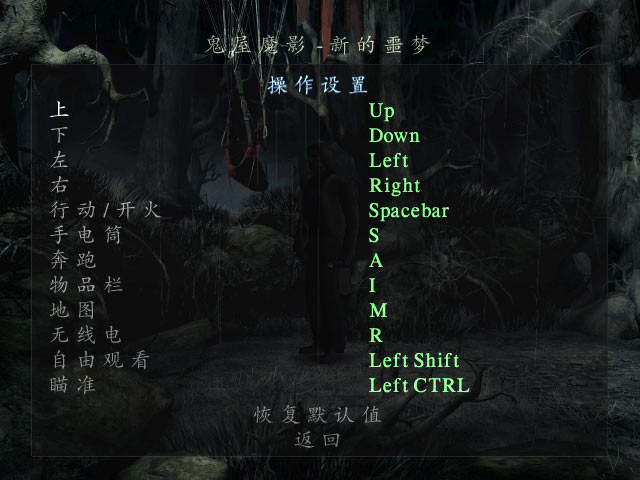Viewport: 640px width, 480px height.
Task: Select the 奔跑 run control row
Action: (x=72, y=261)
